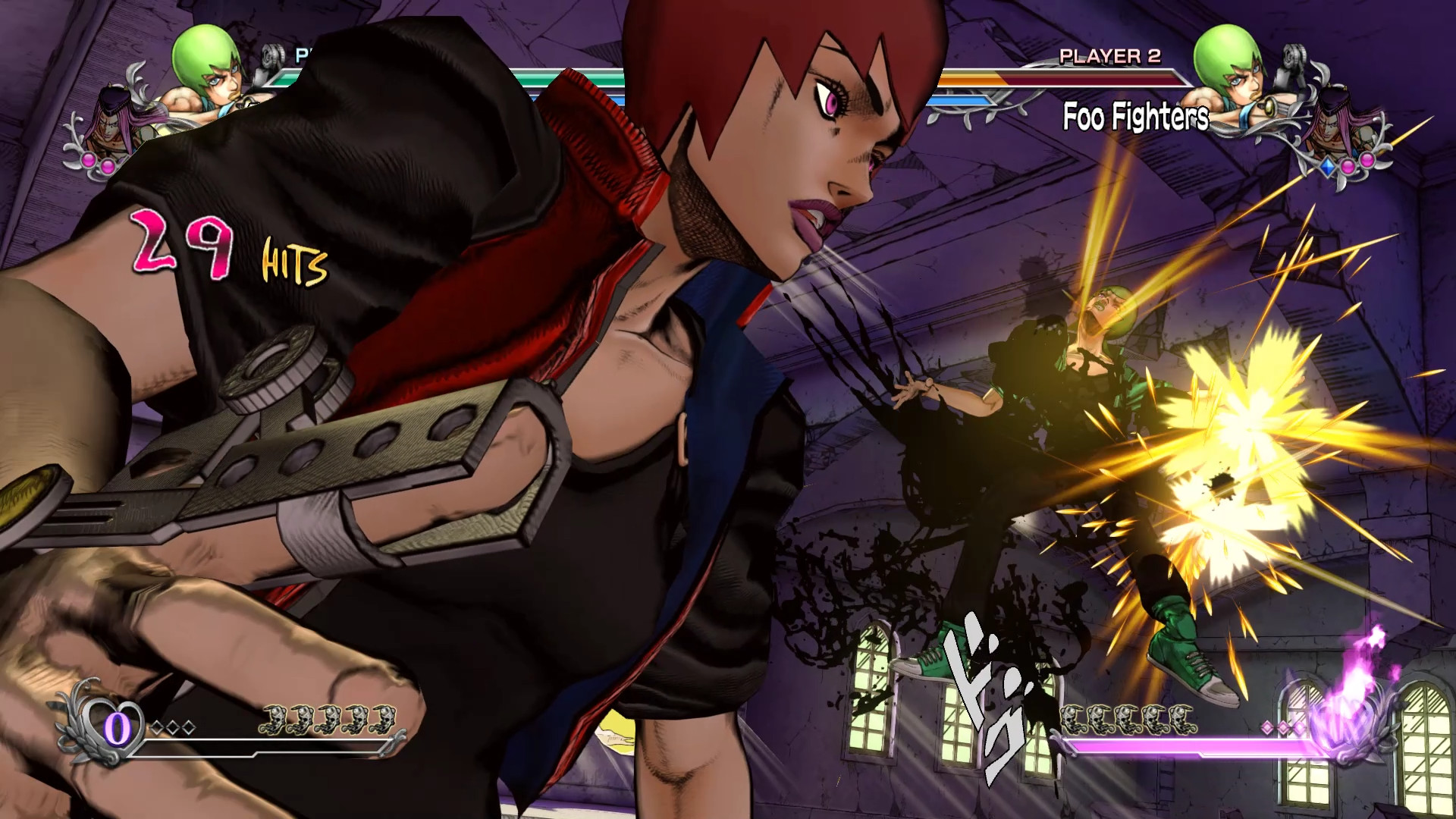This screenshot has width=1456, height=819.
Task: Select the first skull stock icon above Player 1's gauge
Action: (277, 719)
